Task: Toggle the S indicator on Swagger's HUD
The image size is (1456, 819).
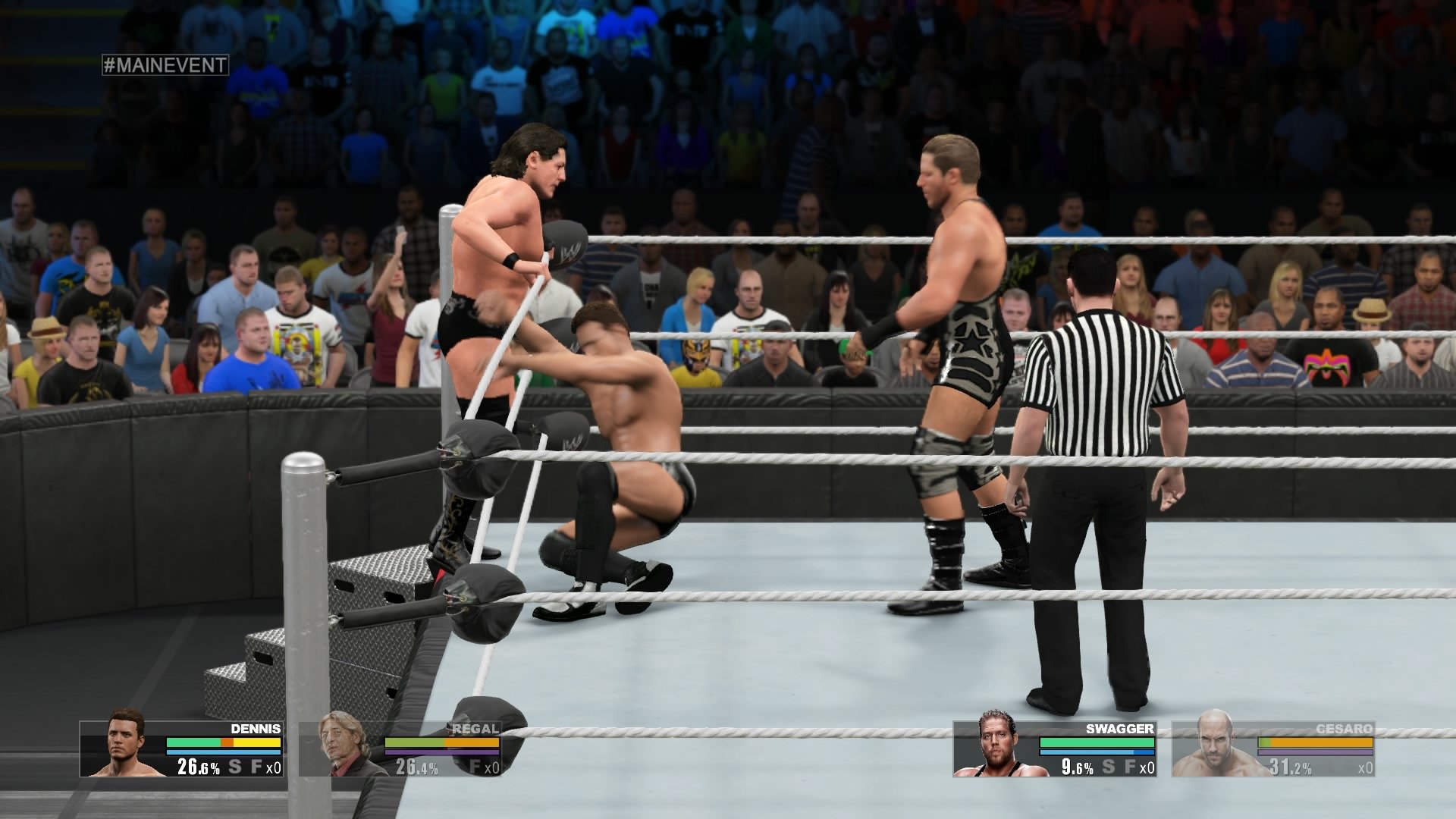Action: (1108, 767)
